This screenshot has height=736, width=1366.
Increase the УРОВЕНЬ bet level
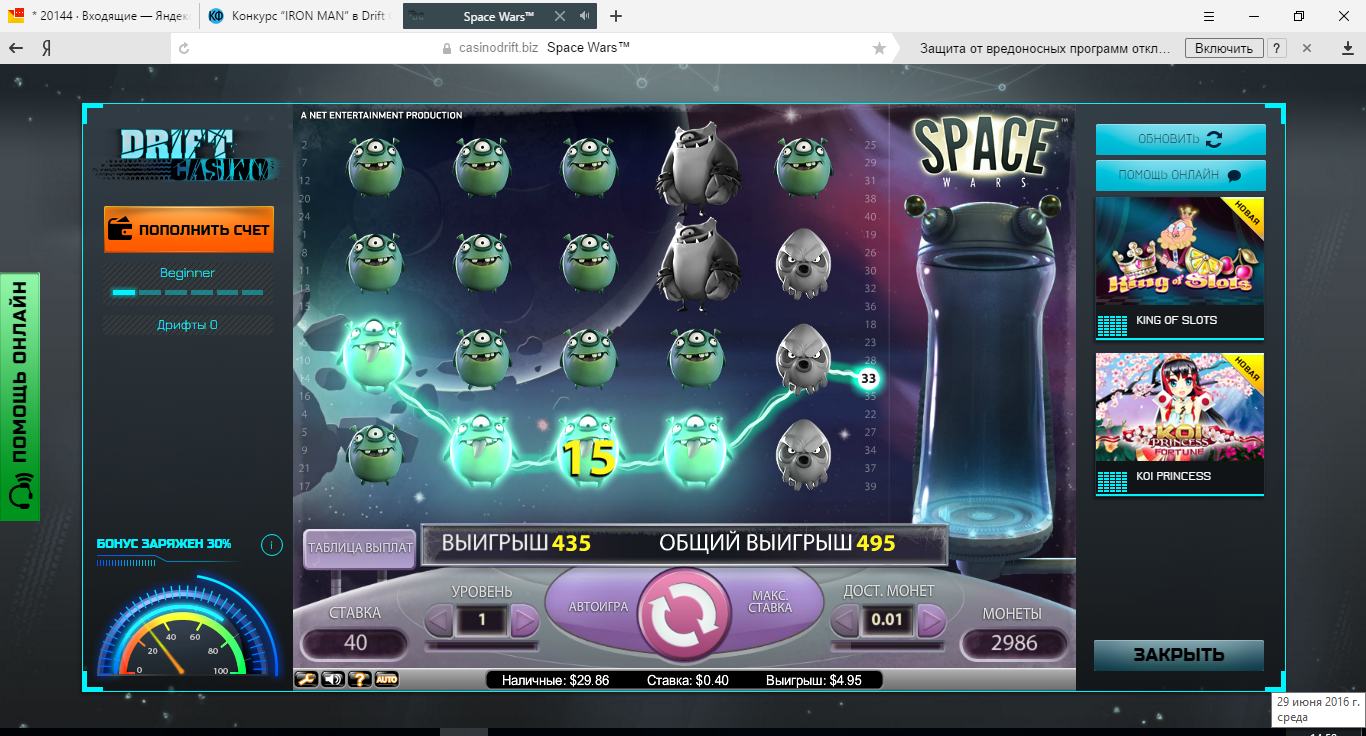(524, 621)
